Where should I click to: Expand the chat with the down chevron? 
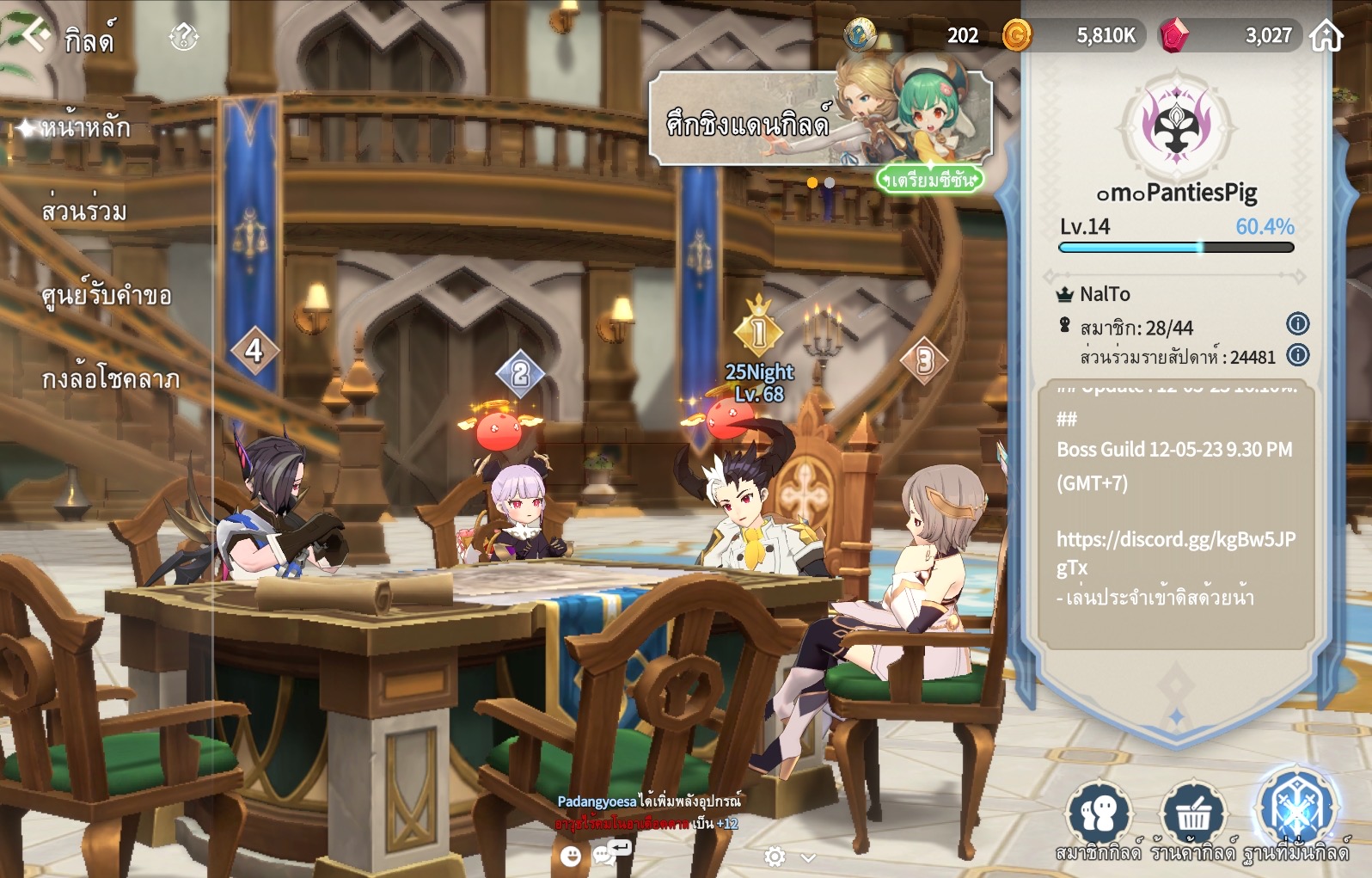(808, 857)
